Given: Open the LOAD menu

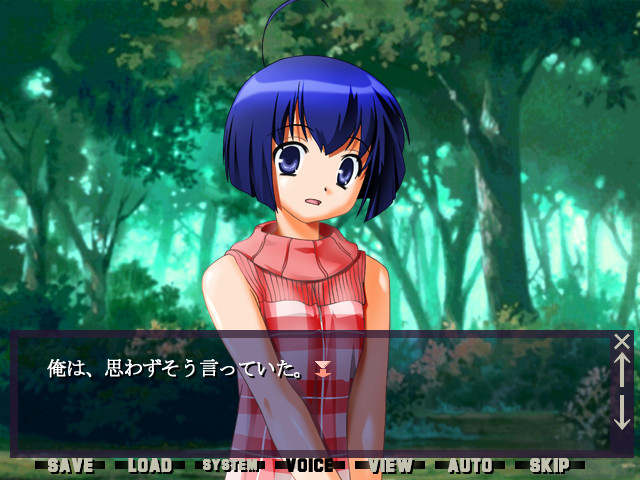Looking at the screenshot, I should pyautogui.click(x=150, y=465).
